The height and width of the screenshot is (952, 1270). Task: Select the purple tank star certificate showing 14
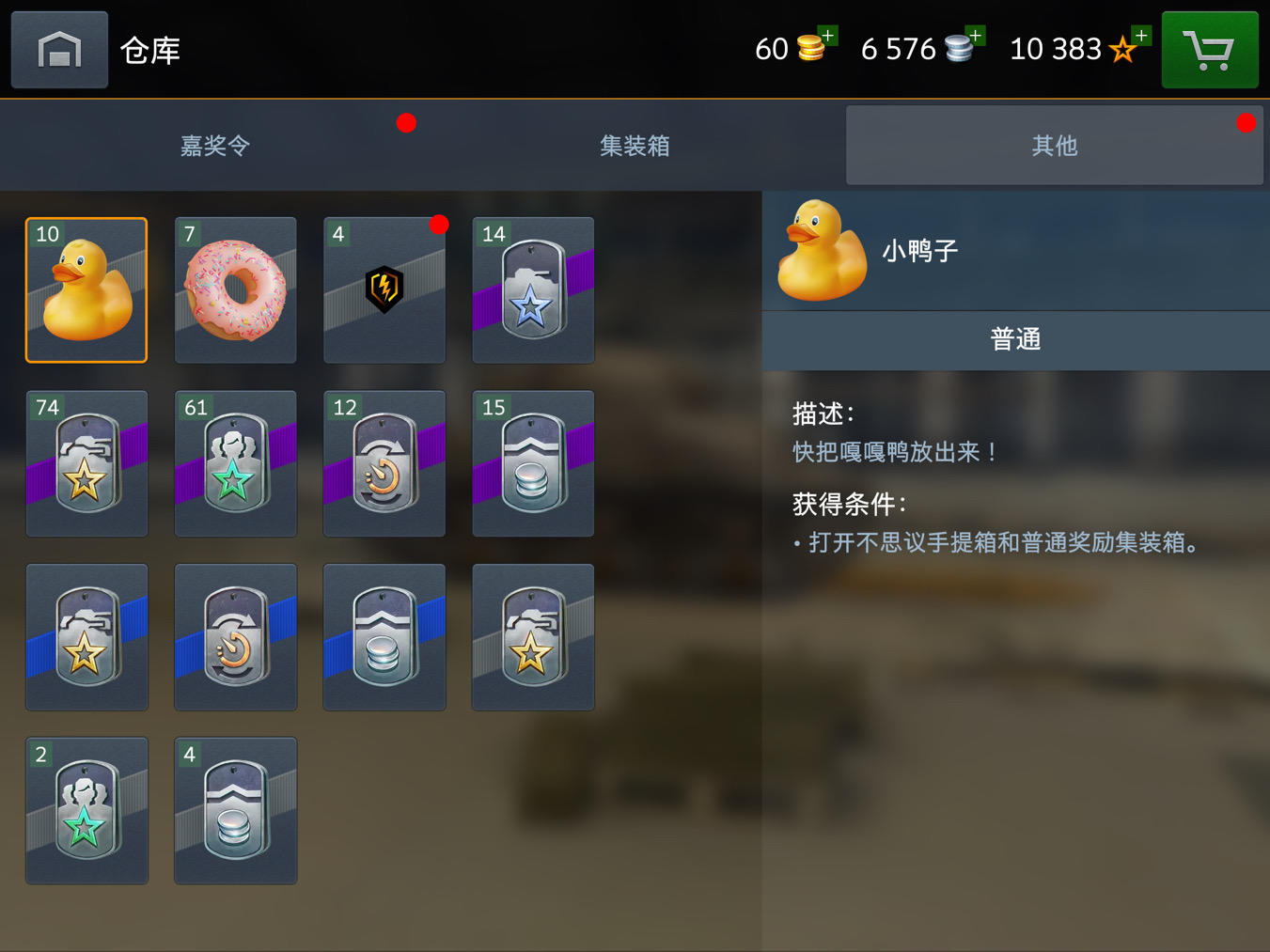point(532,289)
